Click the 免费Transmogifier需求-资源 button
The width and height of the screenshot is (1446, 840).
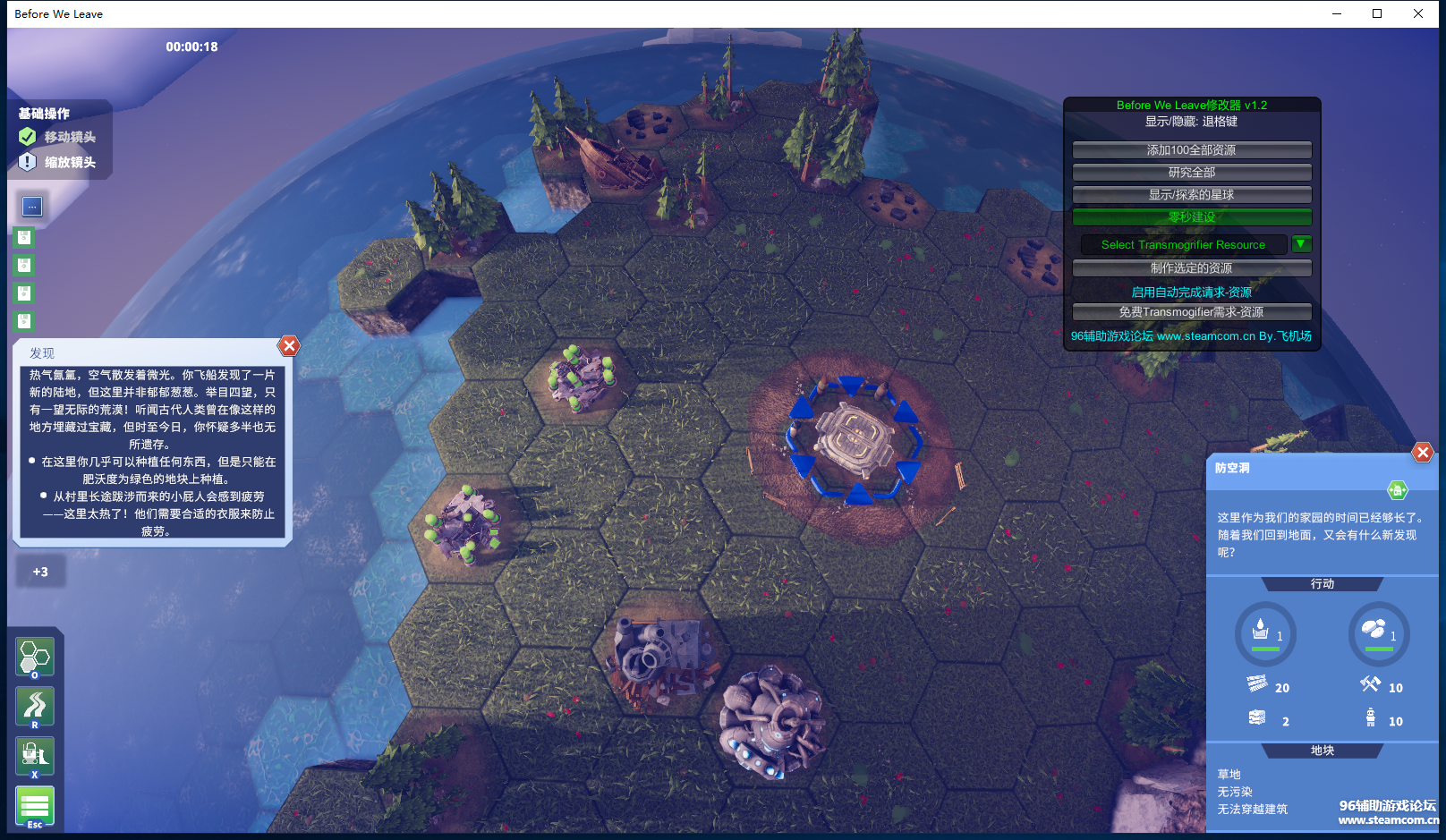1191,312
